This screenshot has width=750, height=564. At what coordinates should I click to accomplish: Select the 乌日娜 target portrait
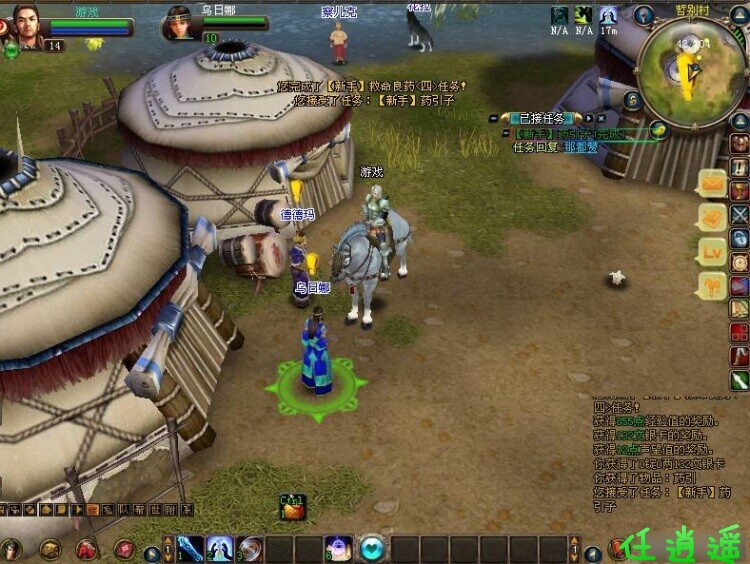[178, 22]
